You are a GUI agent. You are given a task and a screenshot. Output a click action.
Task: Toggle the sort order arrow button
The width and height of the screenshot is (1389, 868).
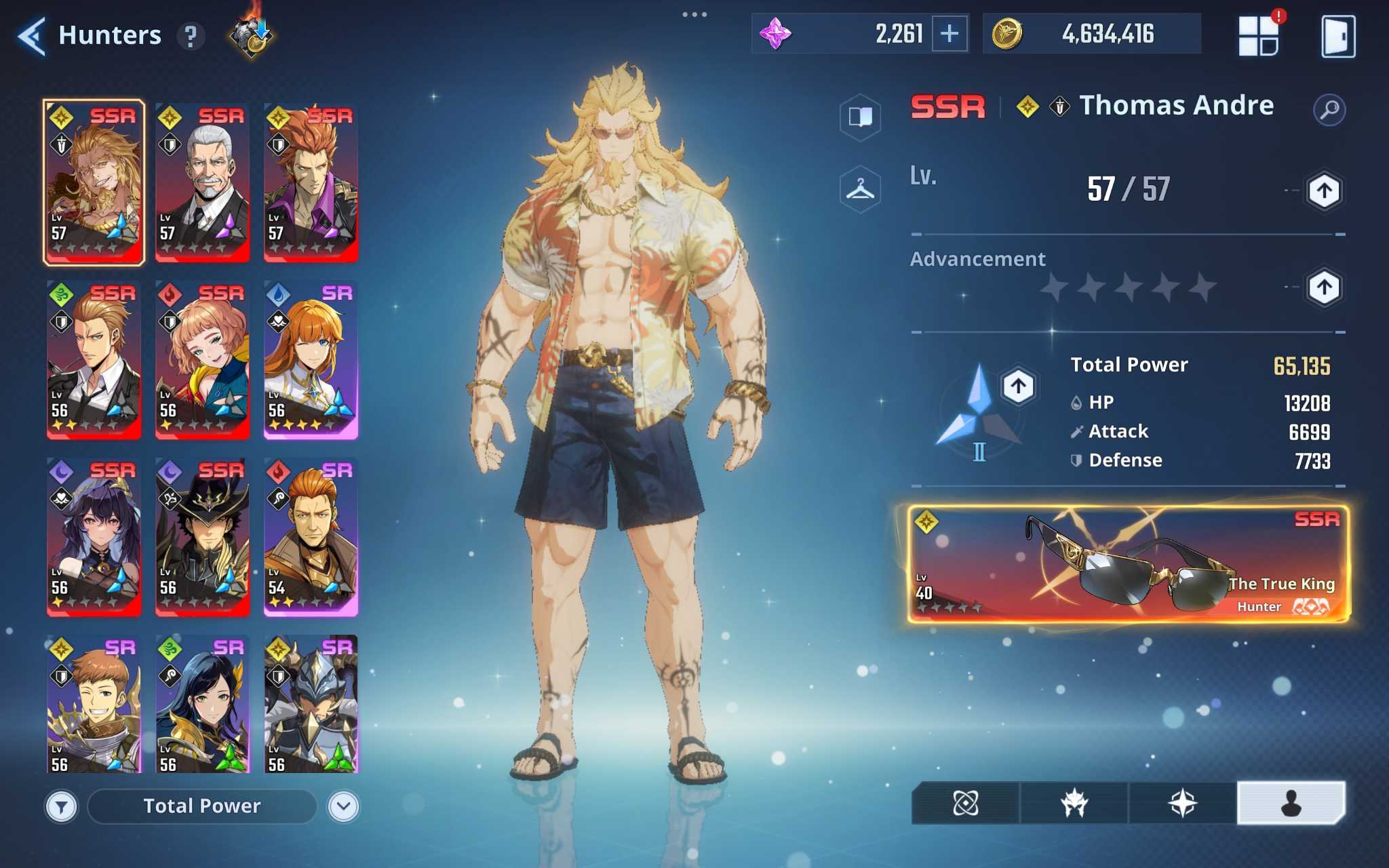[x=343, y=806]
